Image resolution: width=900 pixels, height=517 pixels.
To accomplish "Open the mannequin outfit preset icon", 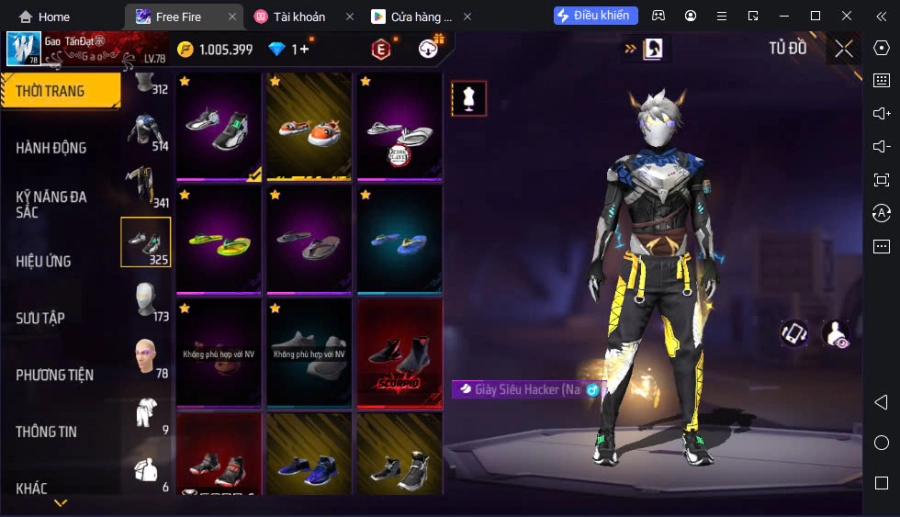I will coord(469,98).
